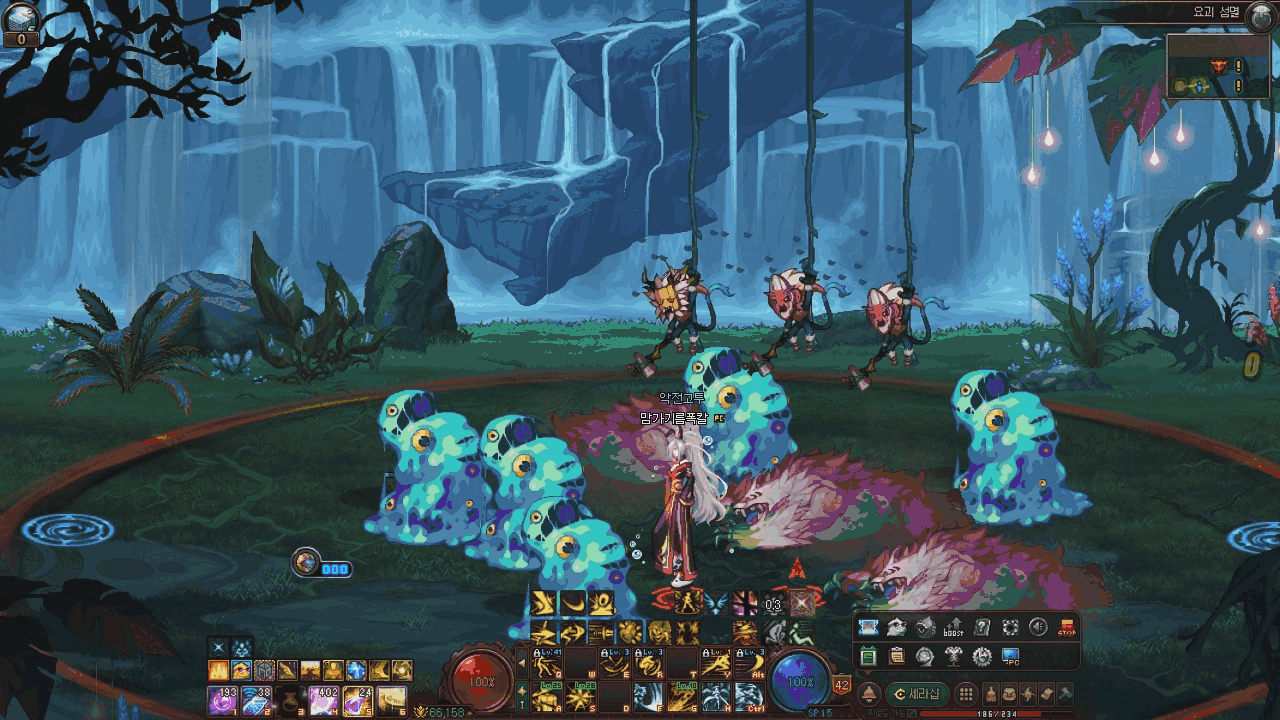Open the gear settings icon in the menu panel

[x=982, y=657]
